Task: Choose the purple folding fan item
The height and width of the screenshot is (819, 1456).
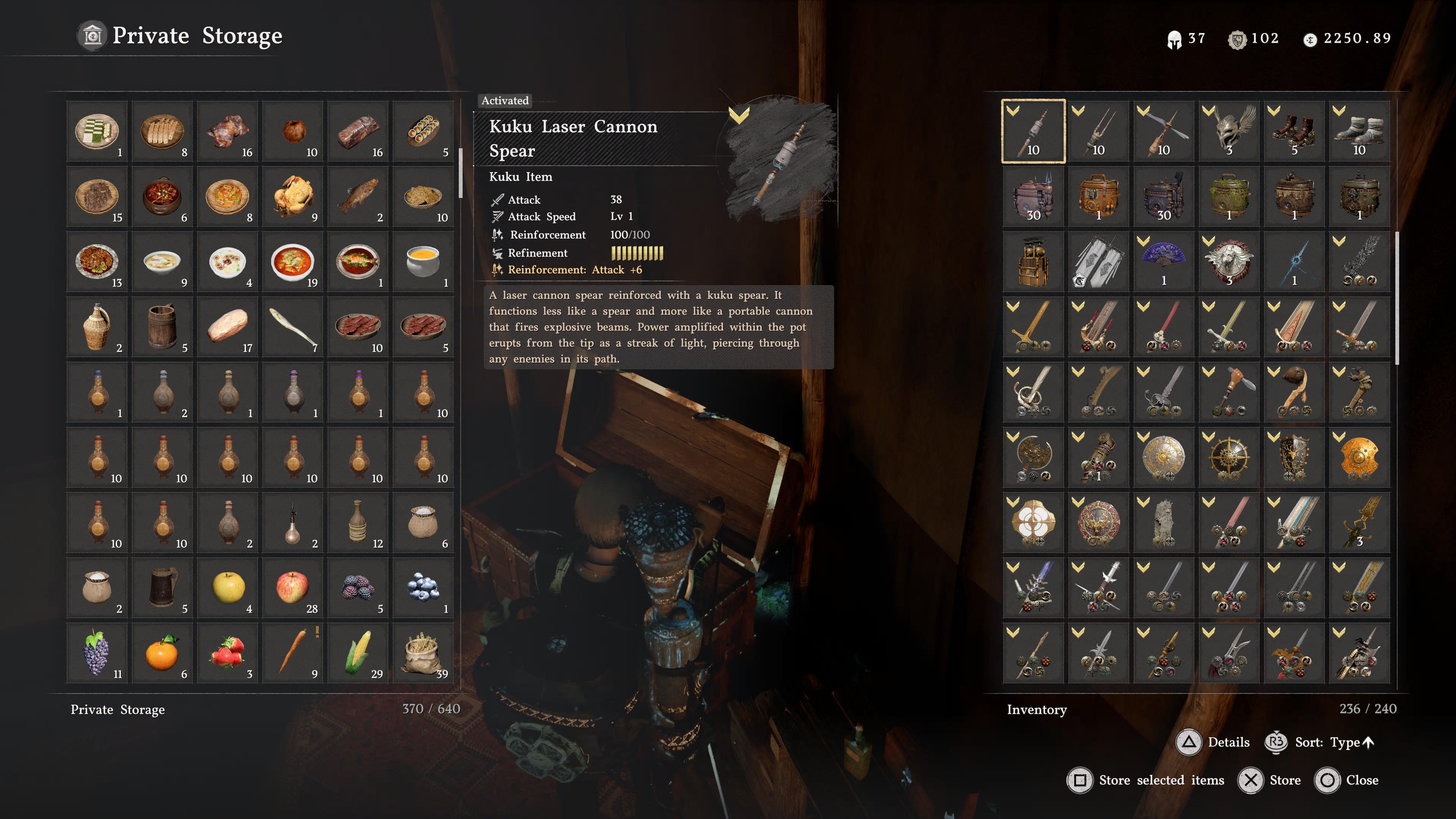Action: click(x=1164, y=262)
